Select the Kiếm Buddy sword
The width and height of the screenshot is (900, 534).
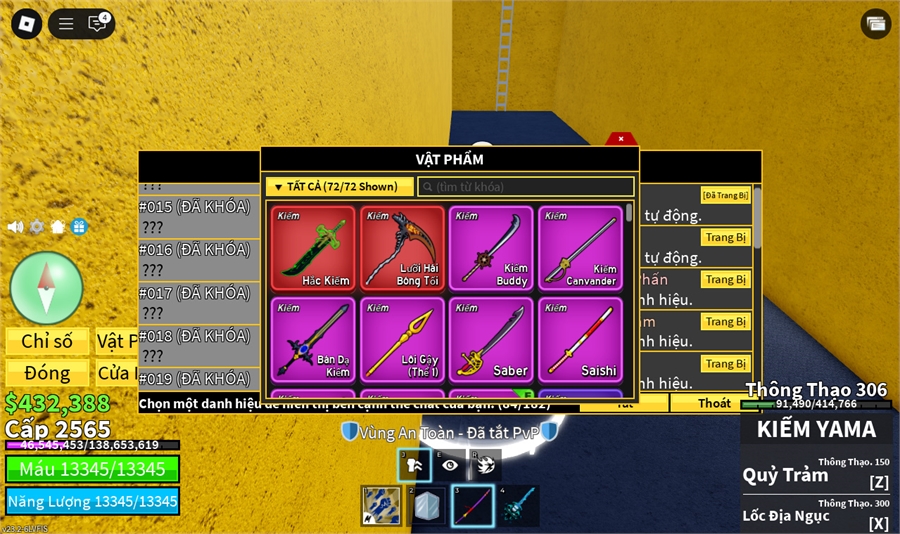pos(491,249)
